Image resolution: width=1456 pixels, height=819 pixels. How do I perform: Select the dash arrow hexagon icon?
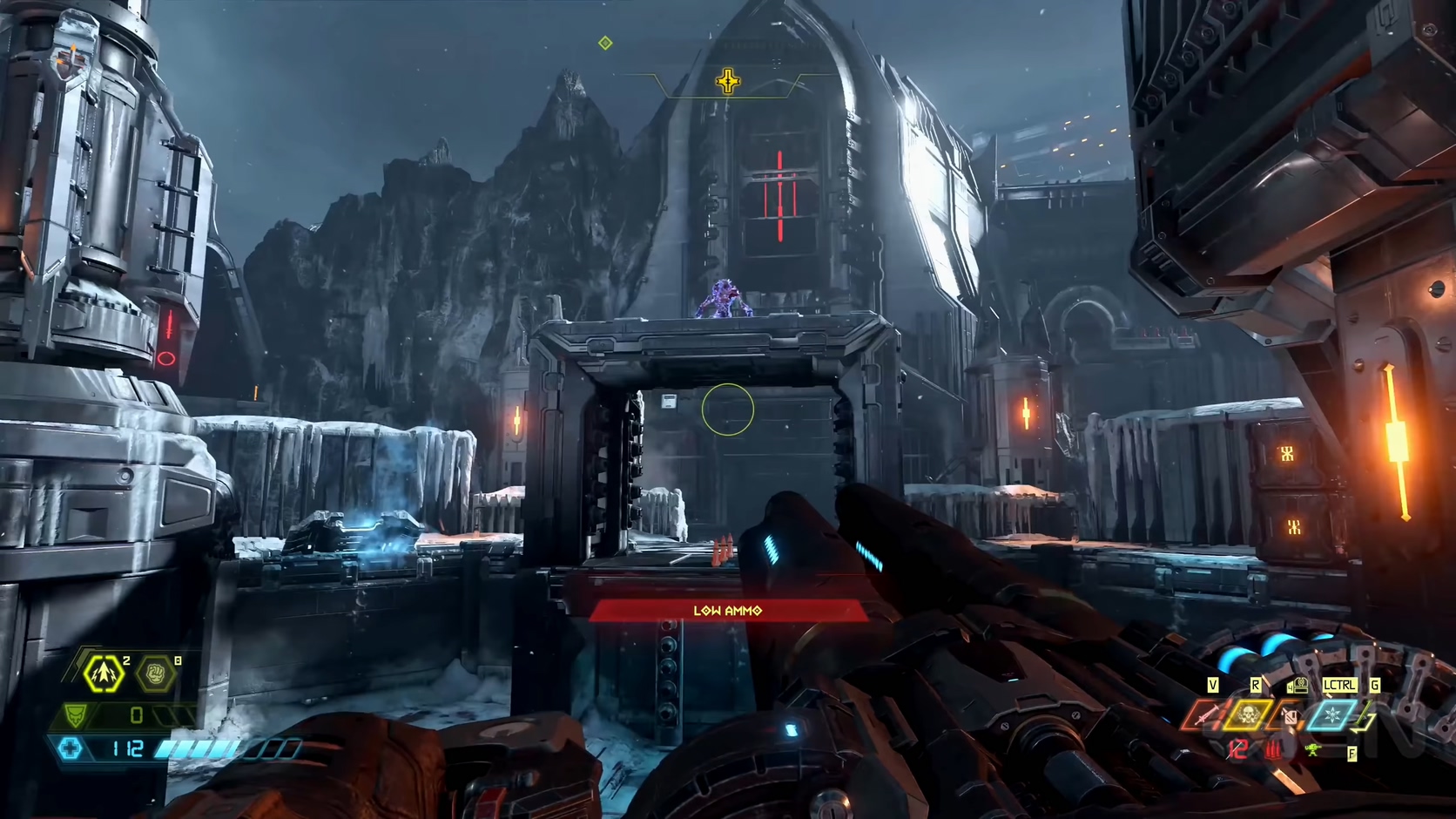pos(104,673)
